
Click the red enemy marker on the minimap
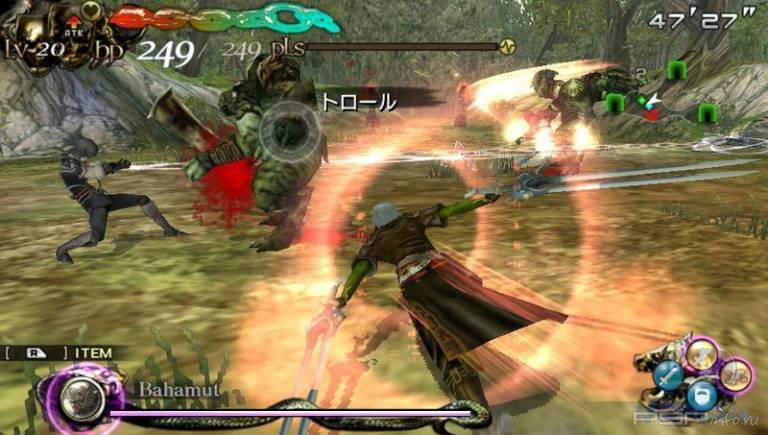coord(652,114)
